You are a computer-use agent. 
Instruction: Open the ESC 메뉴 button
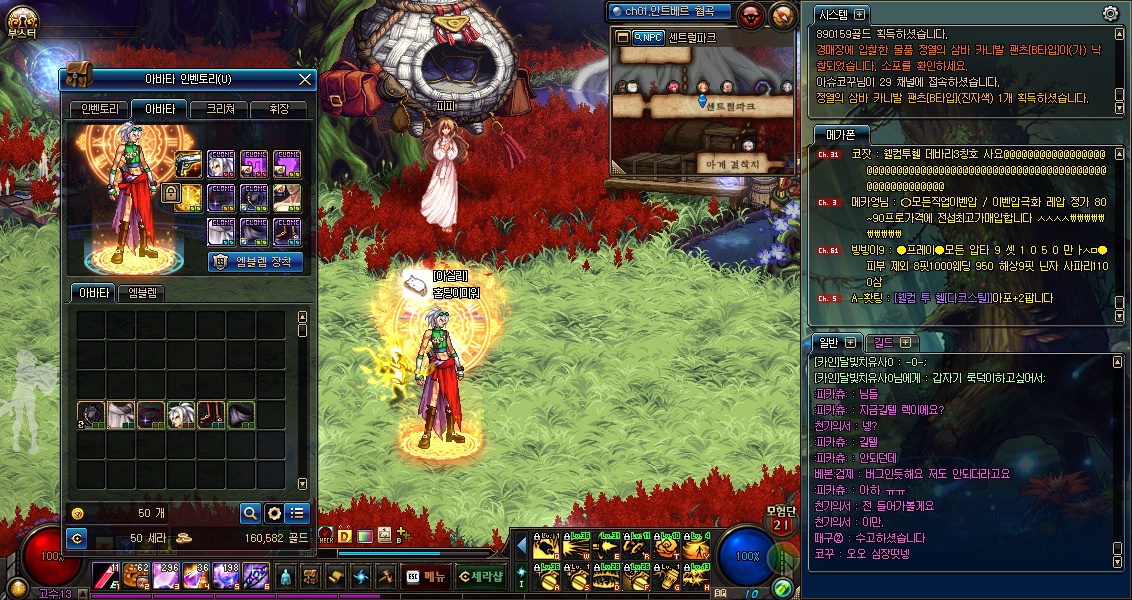(x=426, y=576)
